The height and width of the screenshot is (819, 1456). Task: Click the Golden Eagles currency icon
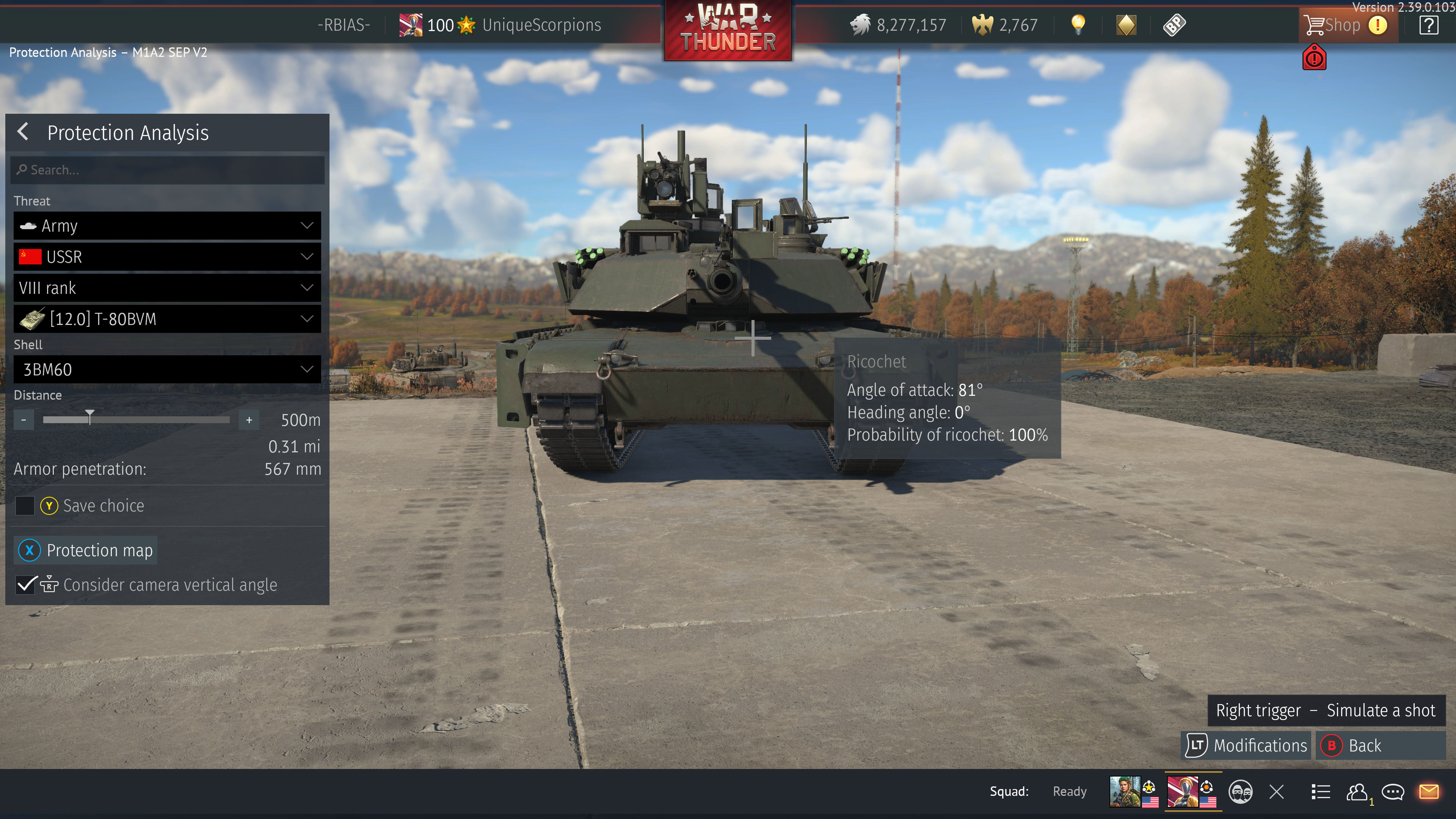pos(983,24)
